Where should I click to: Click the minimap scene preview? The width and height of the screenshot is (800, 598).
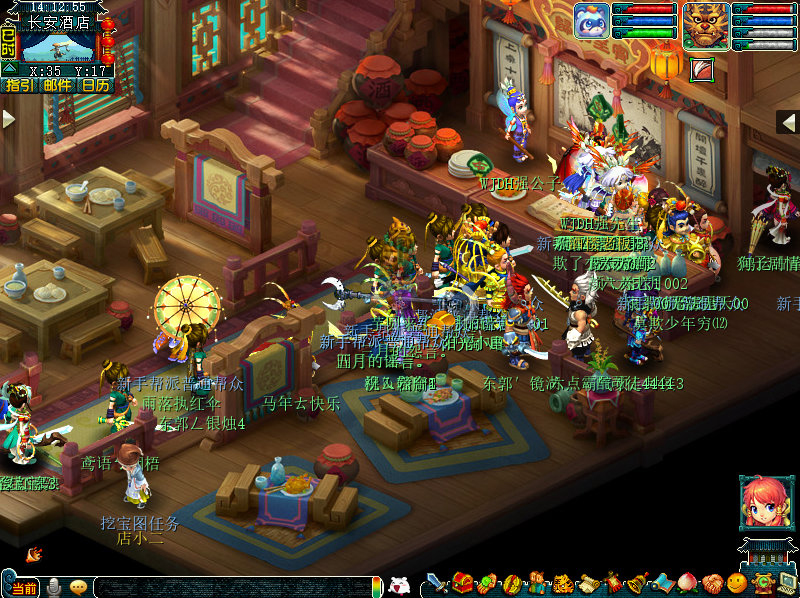59,46
